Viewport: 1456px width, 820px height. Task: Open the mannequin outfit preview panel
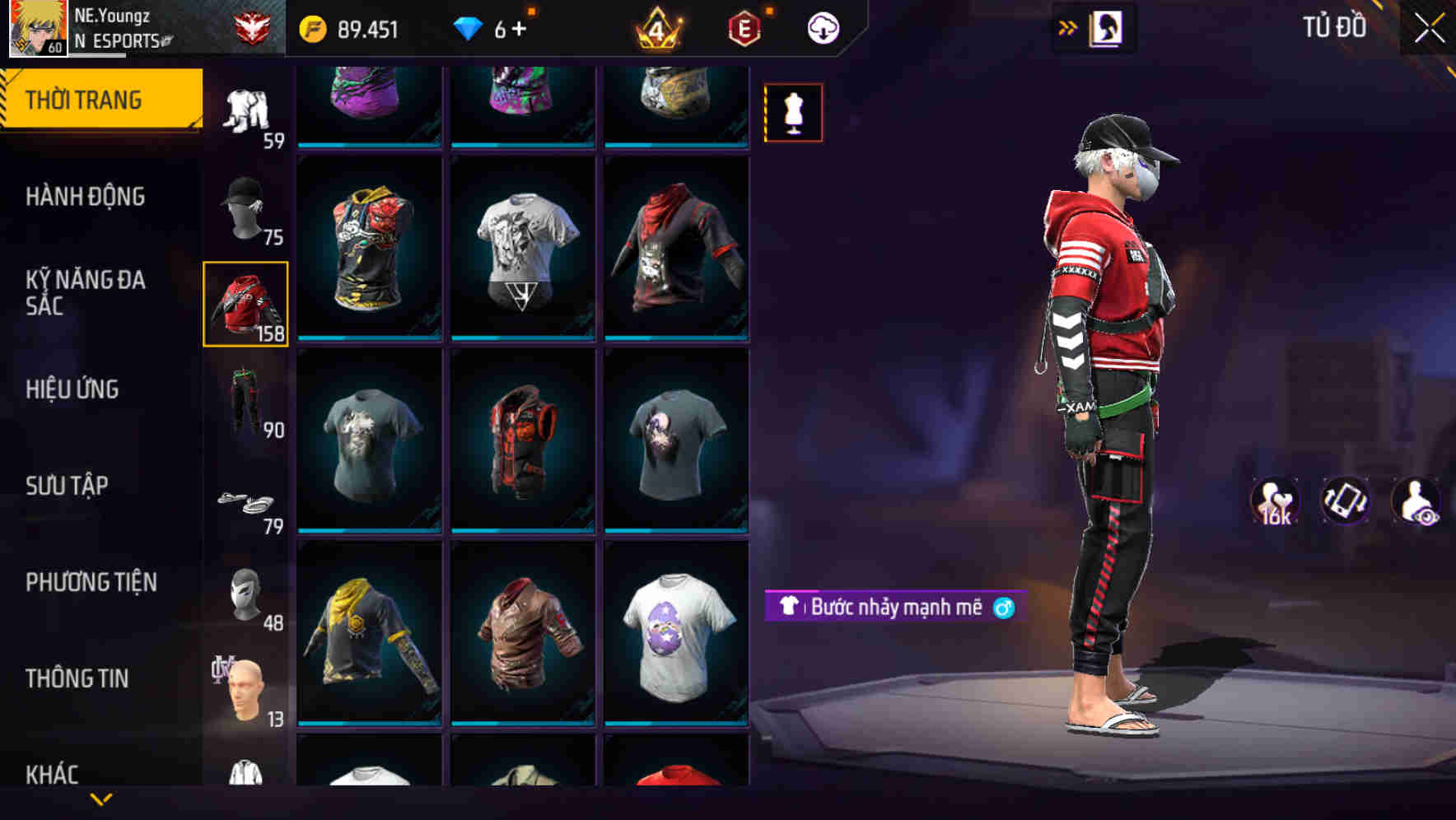(x=793, y=112)
